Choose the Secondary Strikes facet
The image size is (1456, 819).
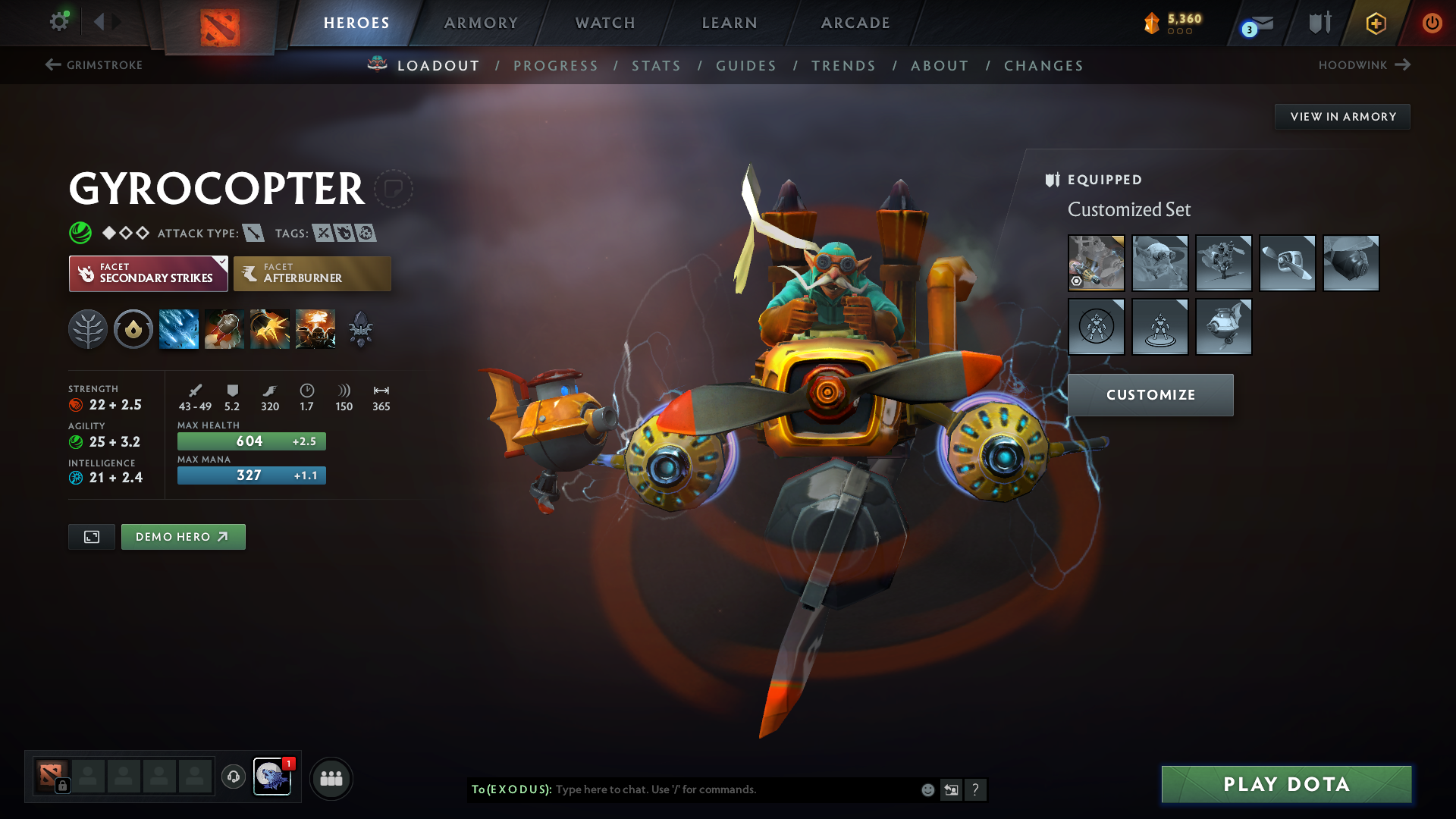tap(148, 274)
